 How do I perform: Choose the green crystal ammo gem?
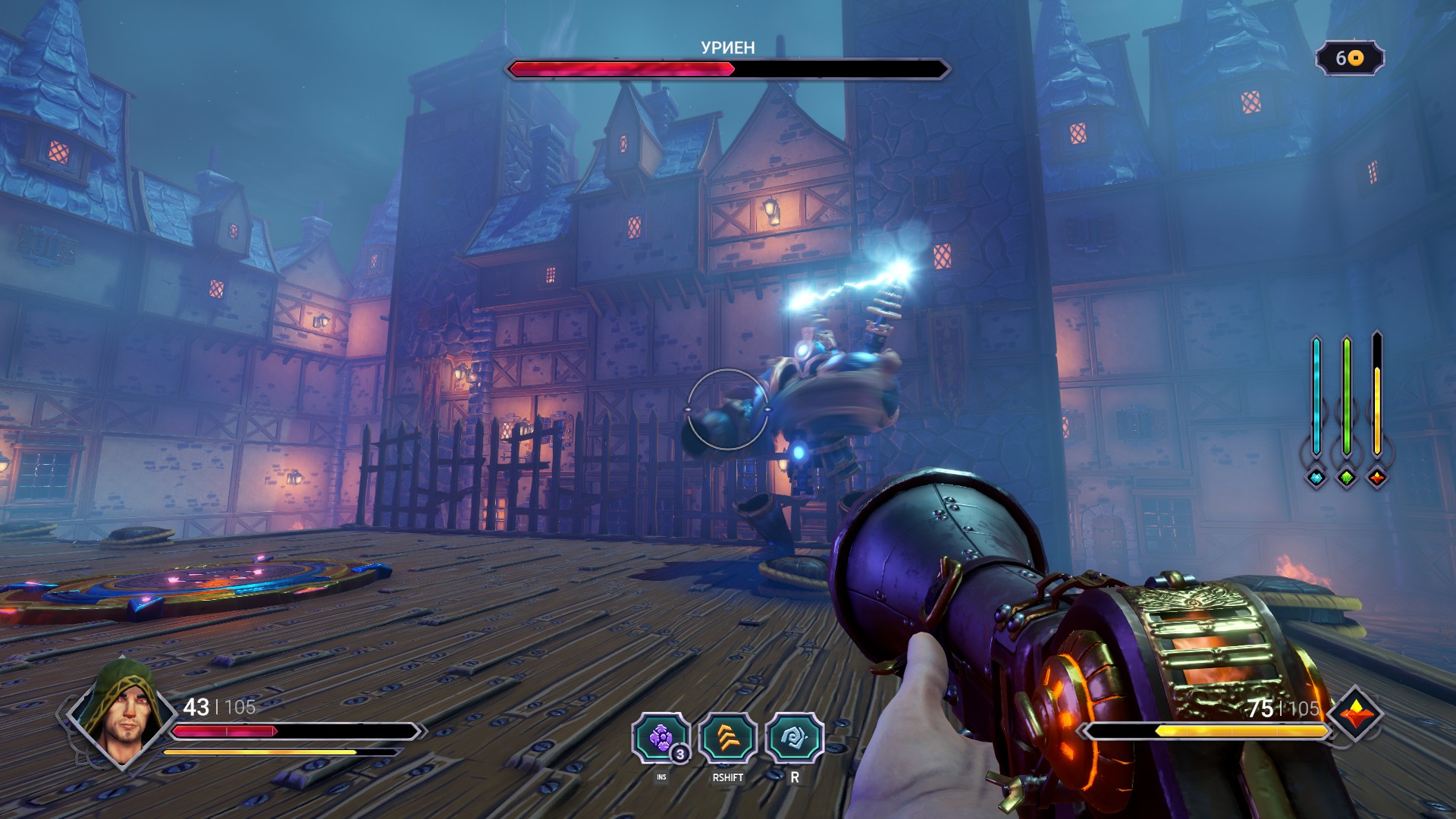(x=1347, y=478)
